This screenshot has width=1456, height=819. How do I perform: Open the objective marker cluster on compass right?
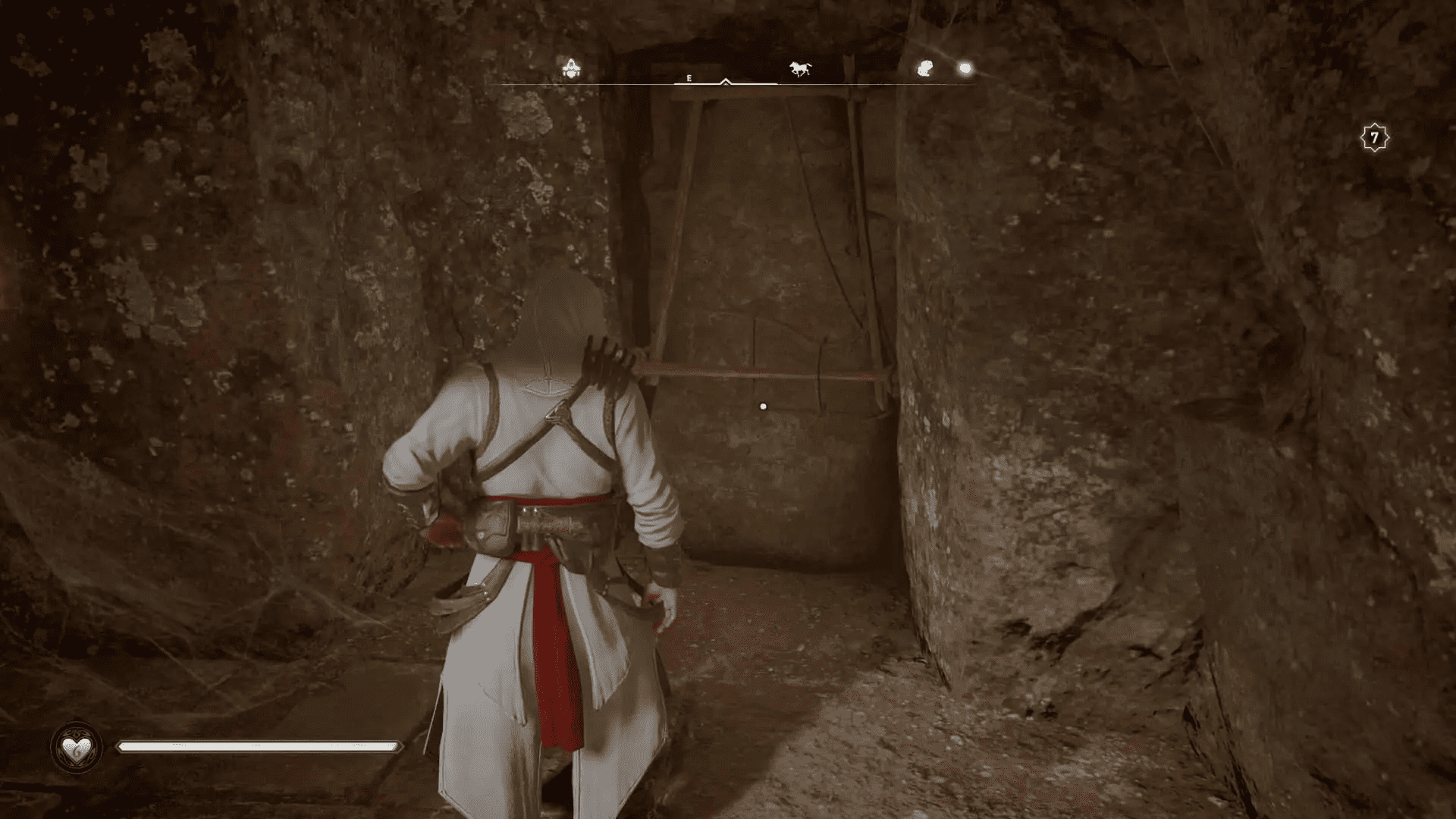944,68
